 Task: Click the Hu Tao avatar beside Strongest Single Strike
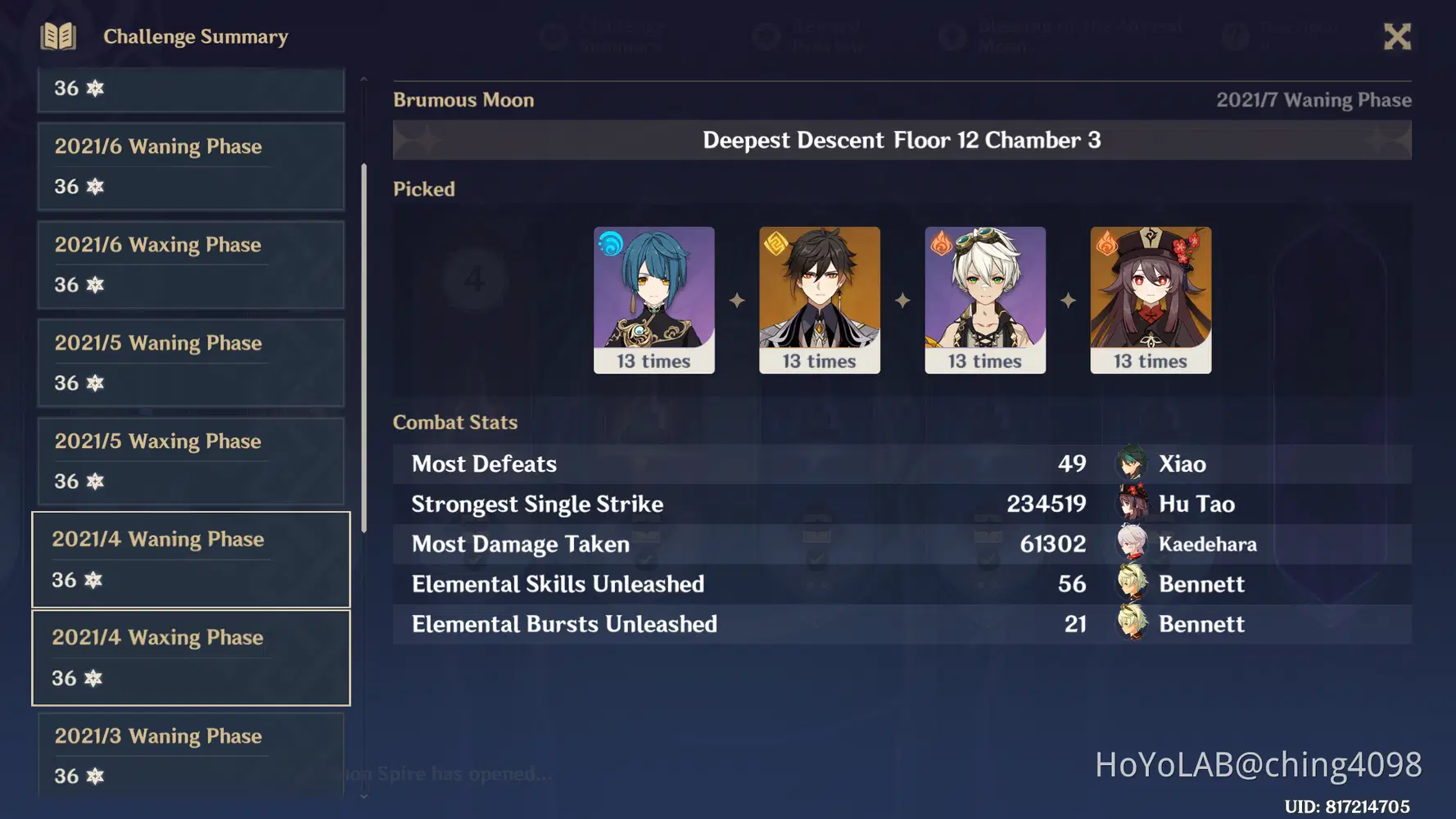tap(1130, 504)
